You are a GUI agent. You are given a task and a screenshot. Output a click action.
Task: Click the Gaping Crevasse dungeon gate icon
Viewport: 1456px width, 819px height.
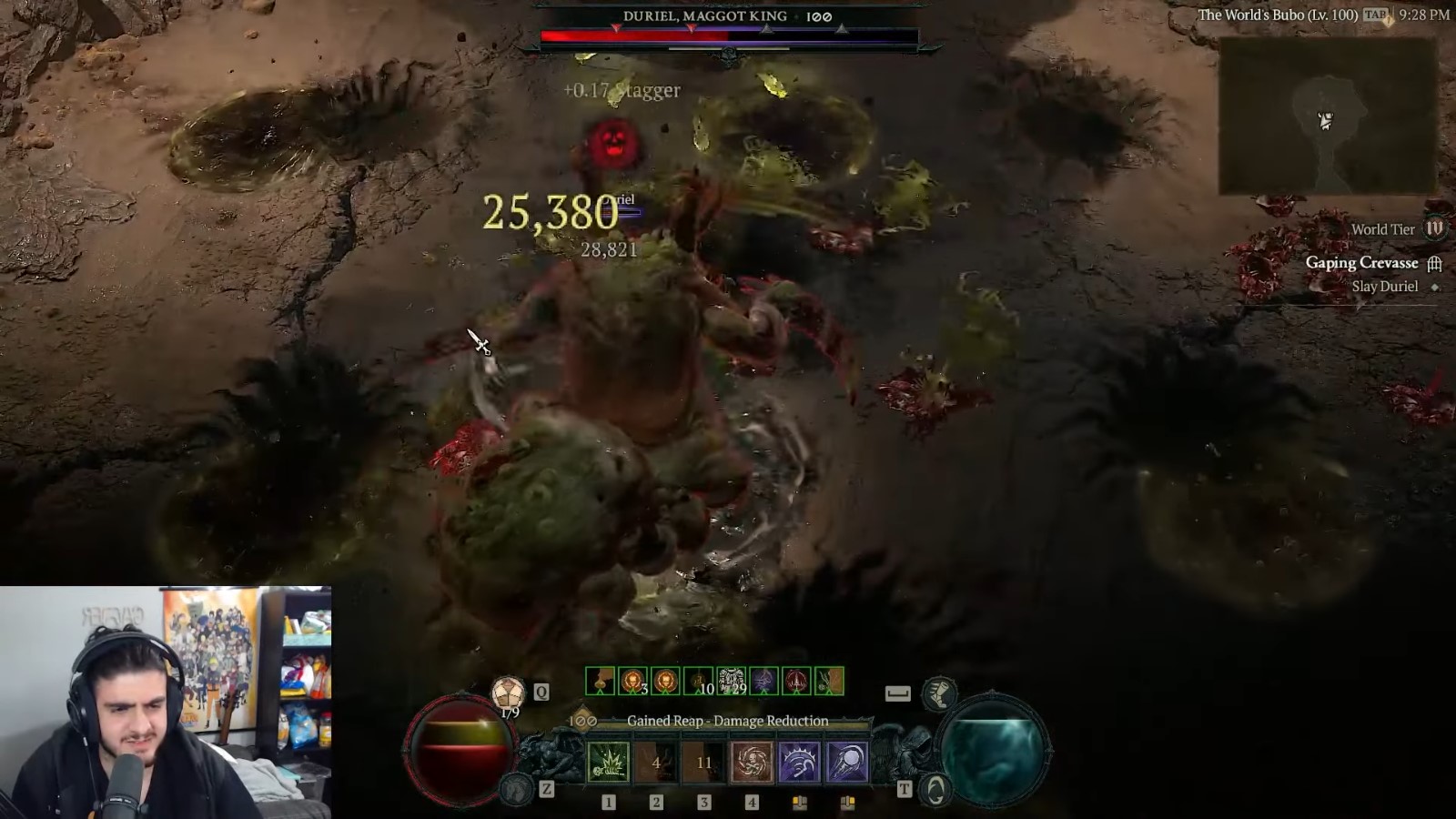1436,263
